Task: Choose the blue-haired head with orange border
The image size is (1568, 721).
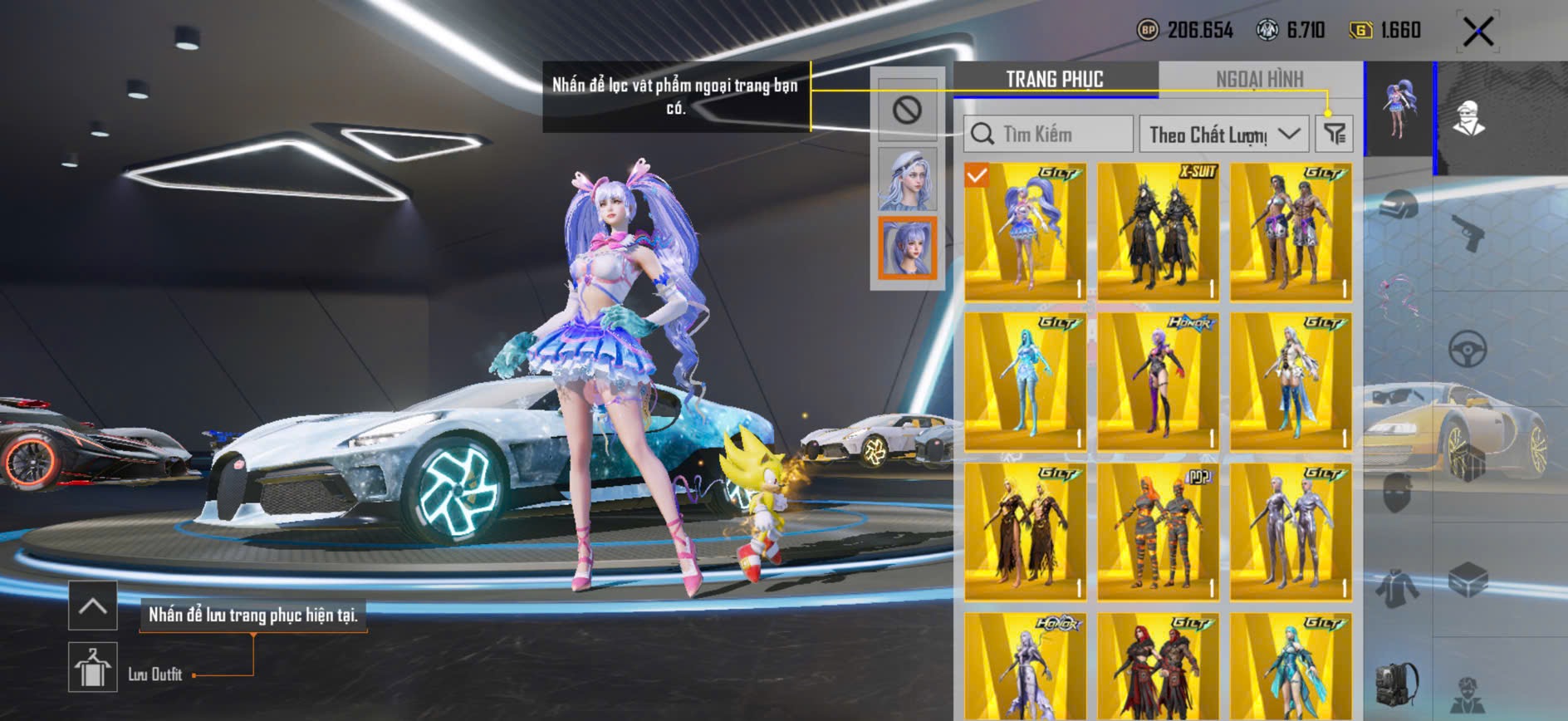Action: point(907,248)
